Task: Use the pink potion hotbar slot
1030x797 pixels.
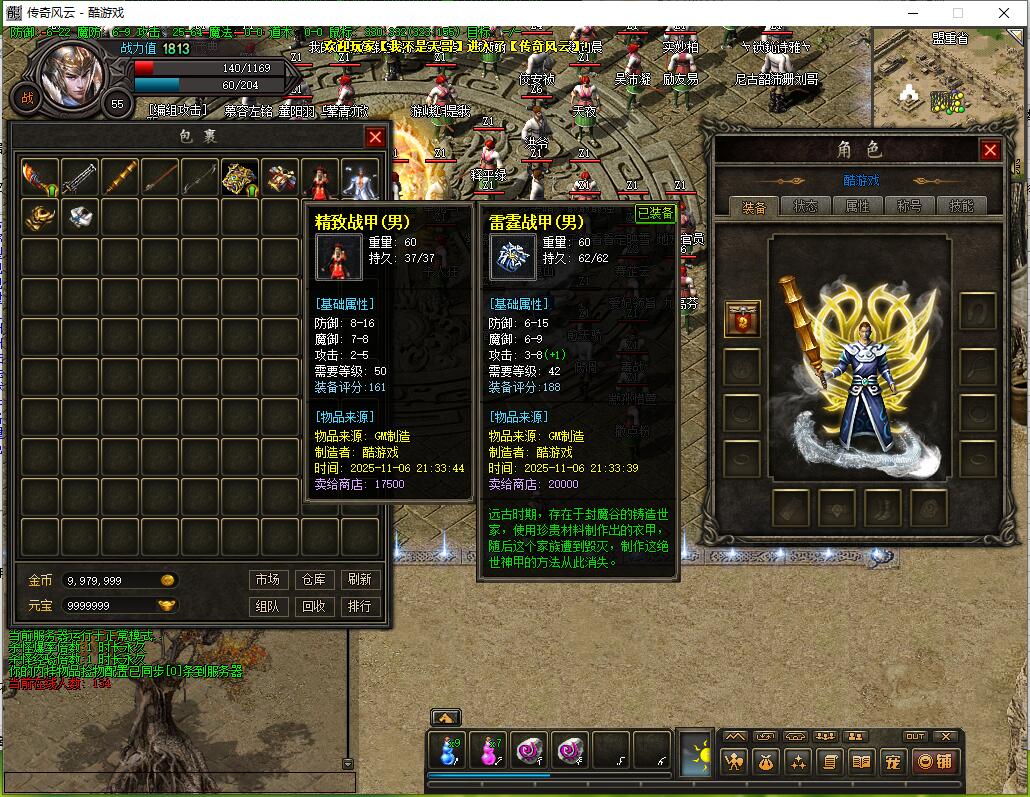Action: 488,752
